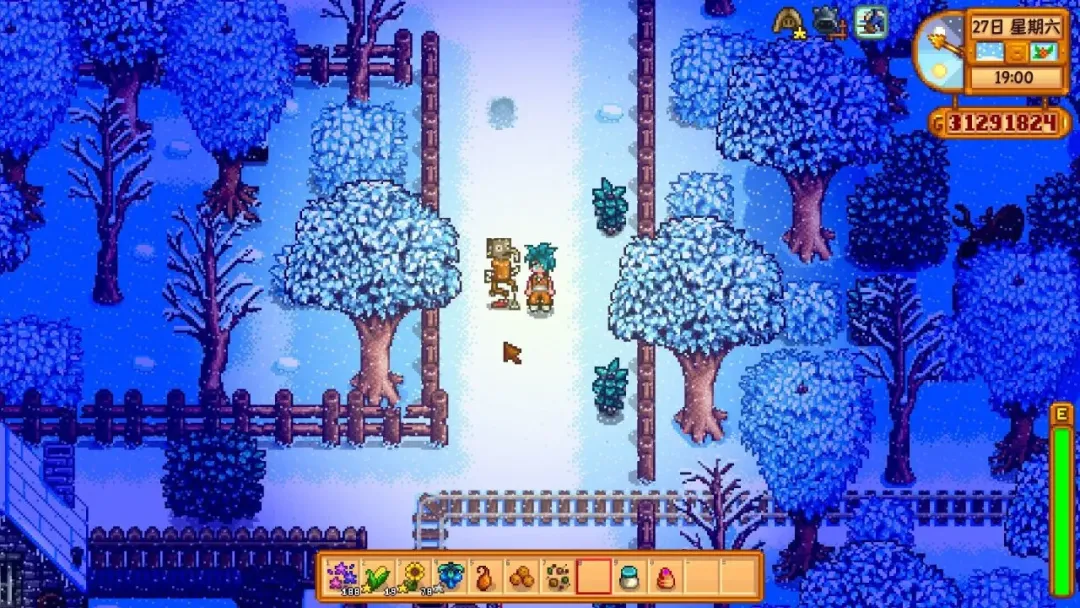Select the purple star flowers hotbar slot
The width and height of the screenshot is (1080, 608).
[x=341, y=577]
